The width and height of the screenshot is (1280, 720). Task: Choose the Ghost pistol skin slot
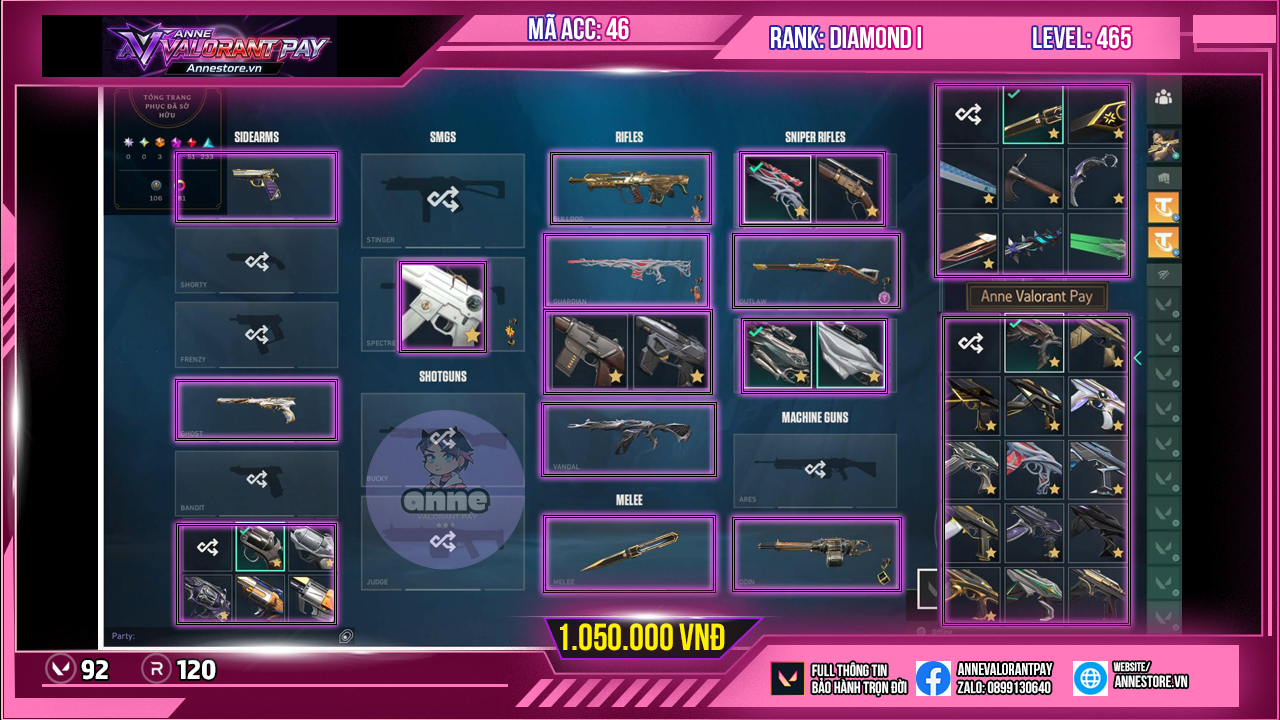[256, 409]
